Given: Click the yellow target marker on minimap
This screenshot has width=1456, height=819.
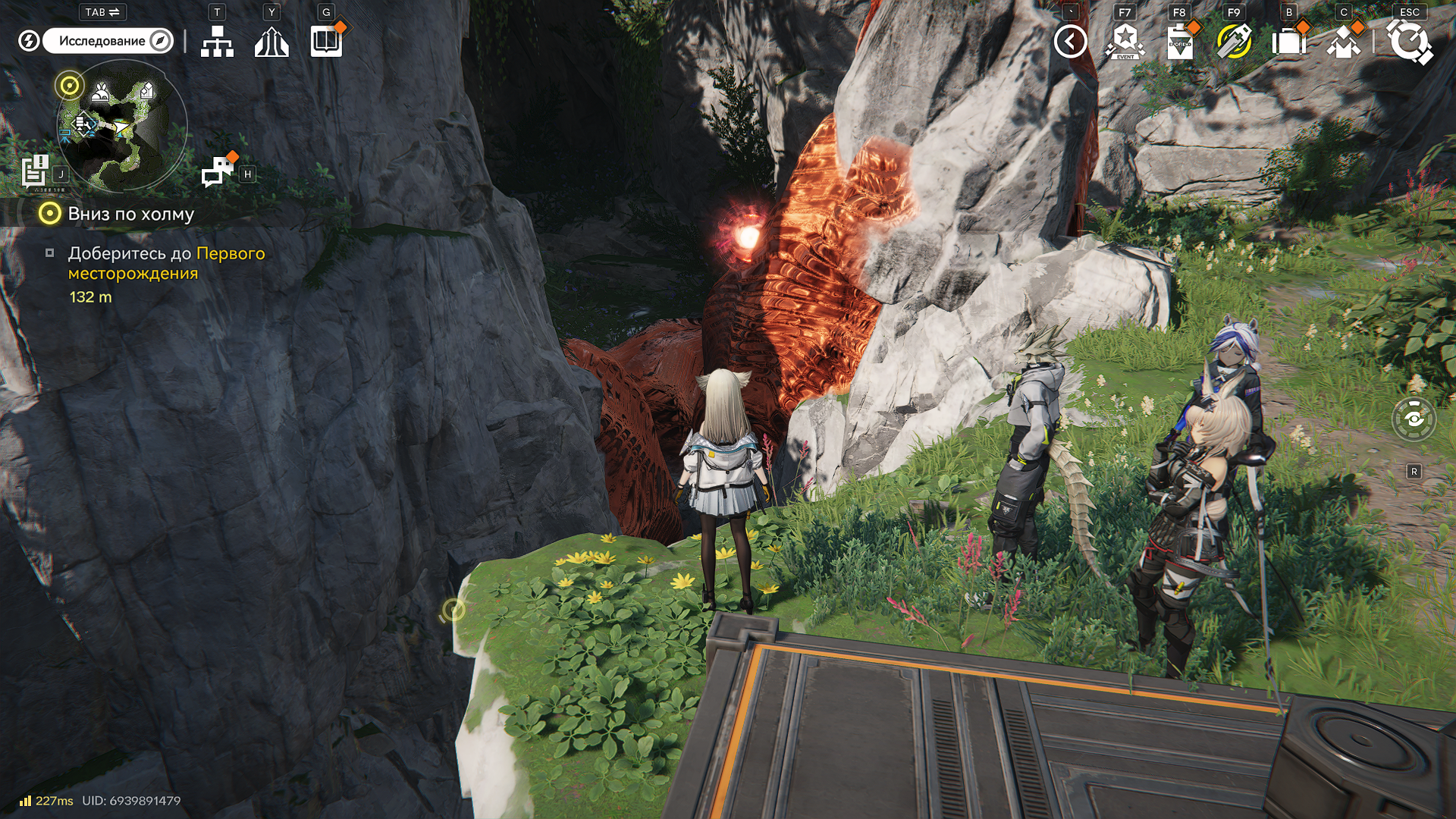Looking at the screenshot, I should coord(70,86).
